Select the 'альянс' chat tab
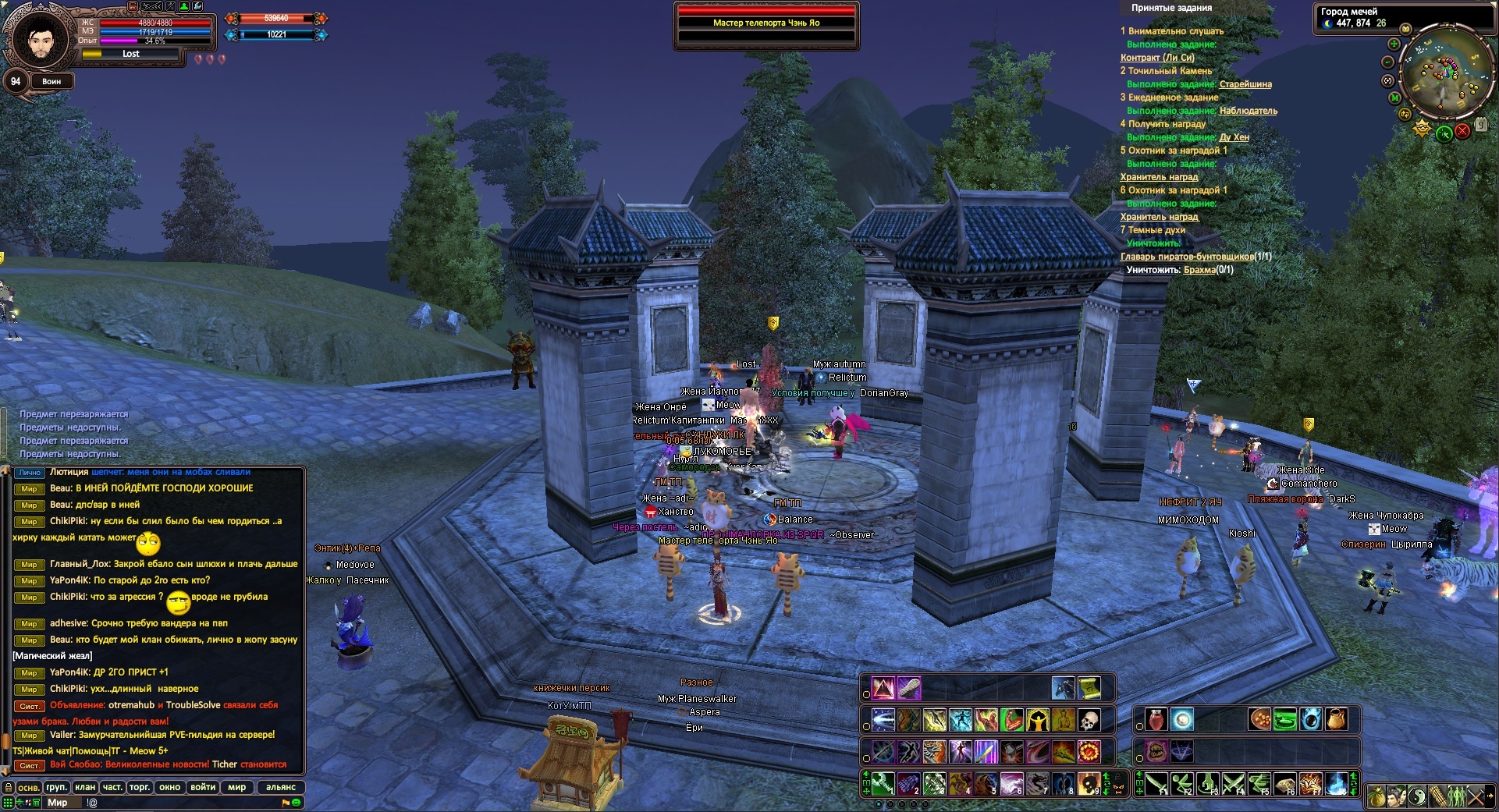This screenshot has width=1499, height=812. click(x=281, y=787)
